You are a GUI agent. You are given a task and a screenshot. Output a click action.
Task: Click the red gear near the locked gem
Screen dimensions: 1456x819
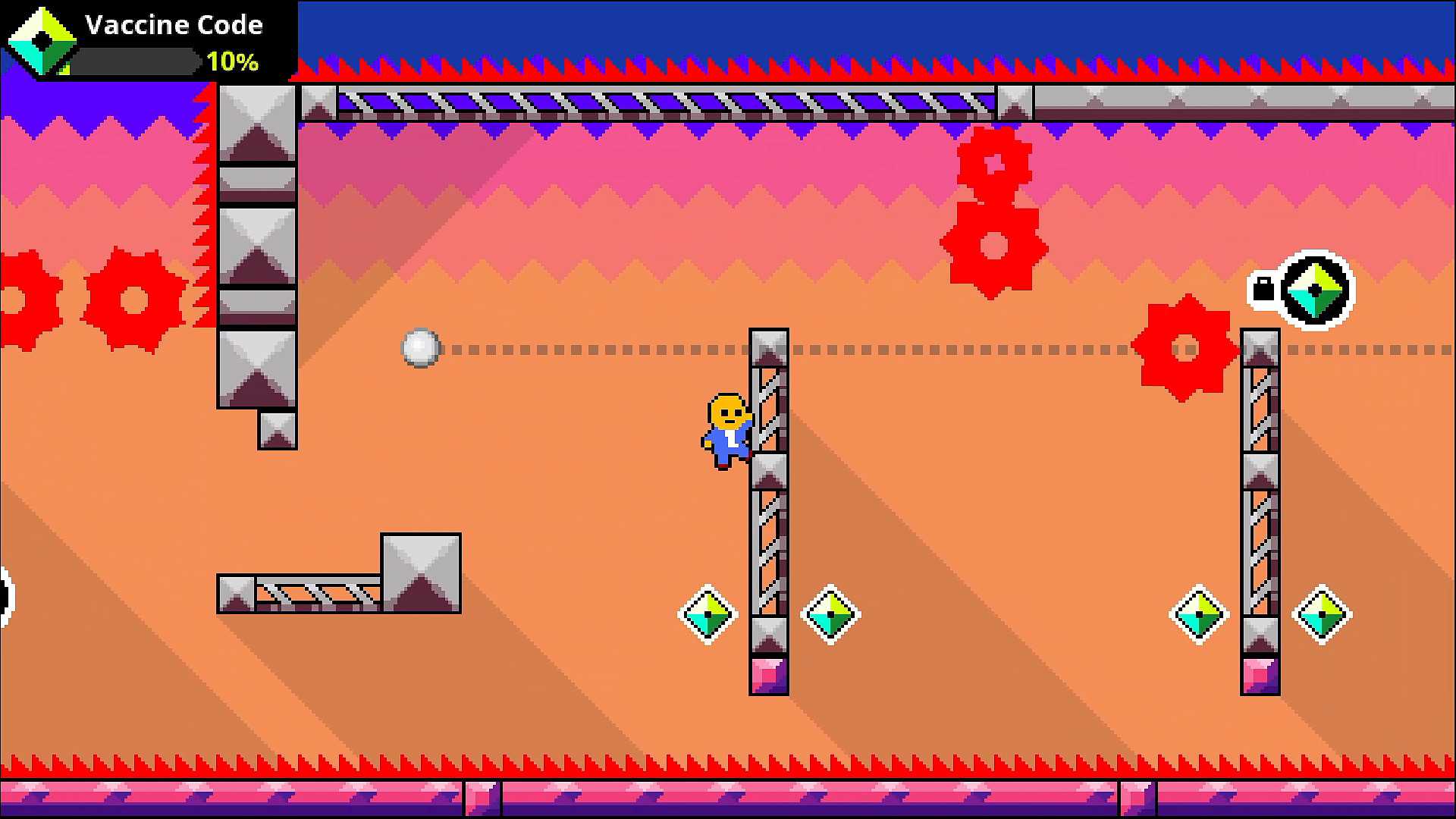[1183, 349]
